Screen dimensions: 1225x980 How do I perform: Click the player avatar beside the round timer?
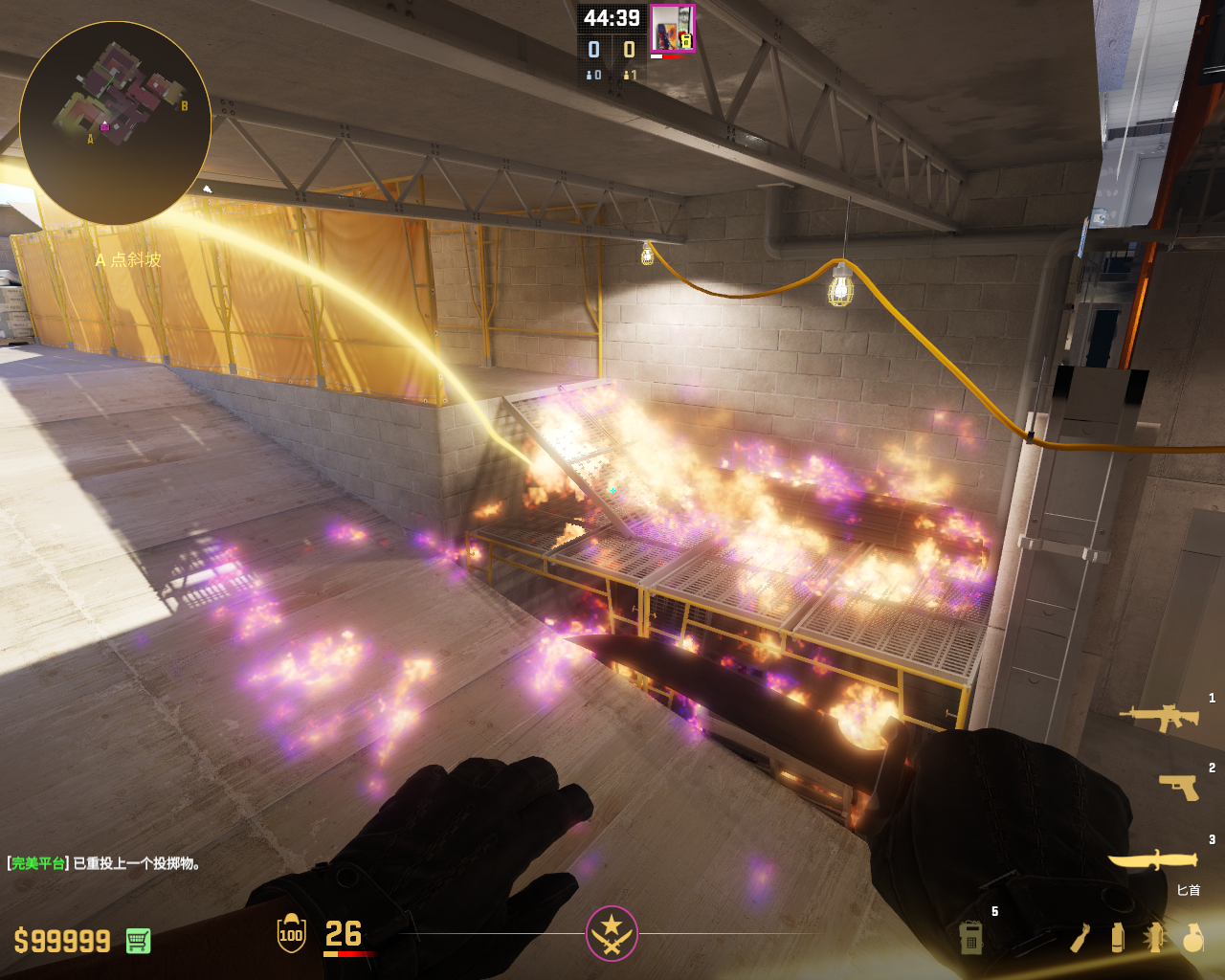click(x=672, y=29)
